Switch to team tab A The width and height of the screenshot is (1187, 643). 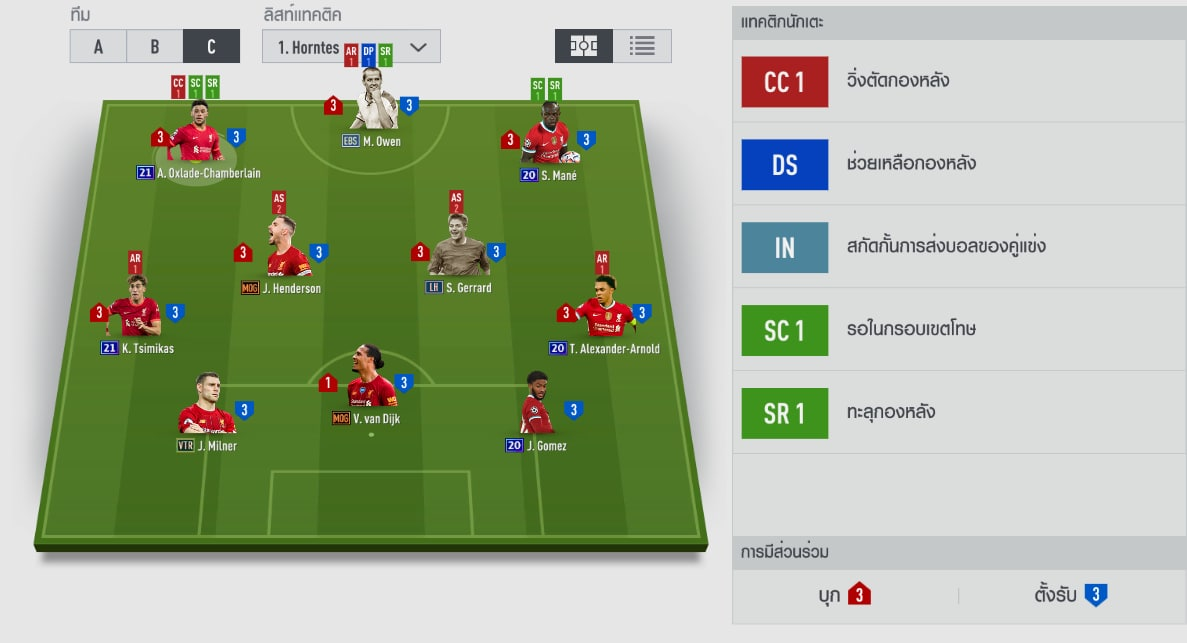coord(98,46)
